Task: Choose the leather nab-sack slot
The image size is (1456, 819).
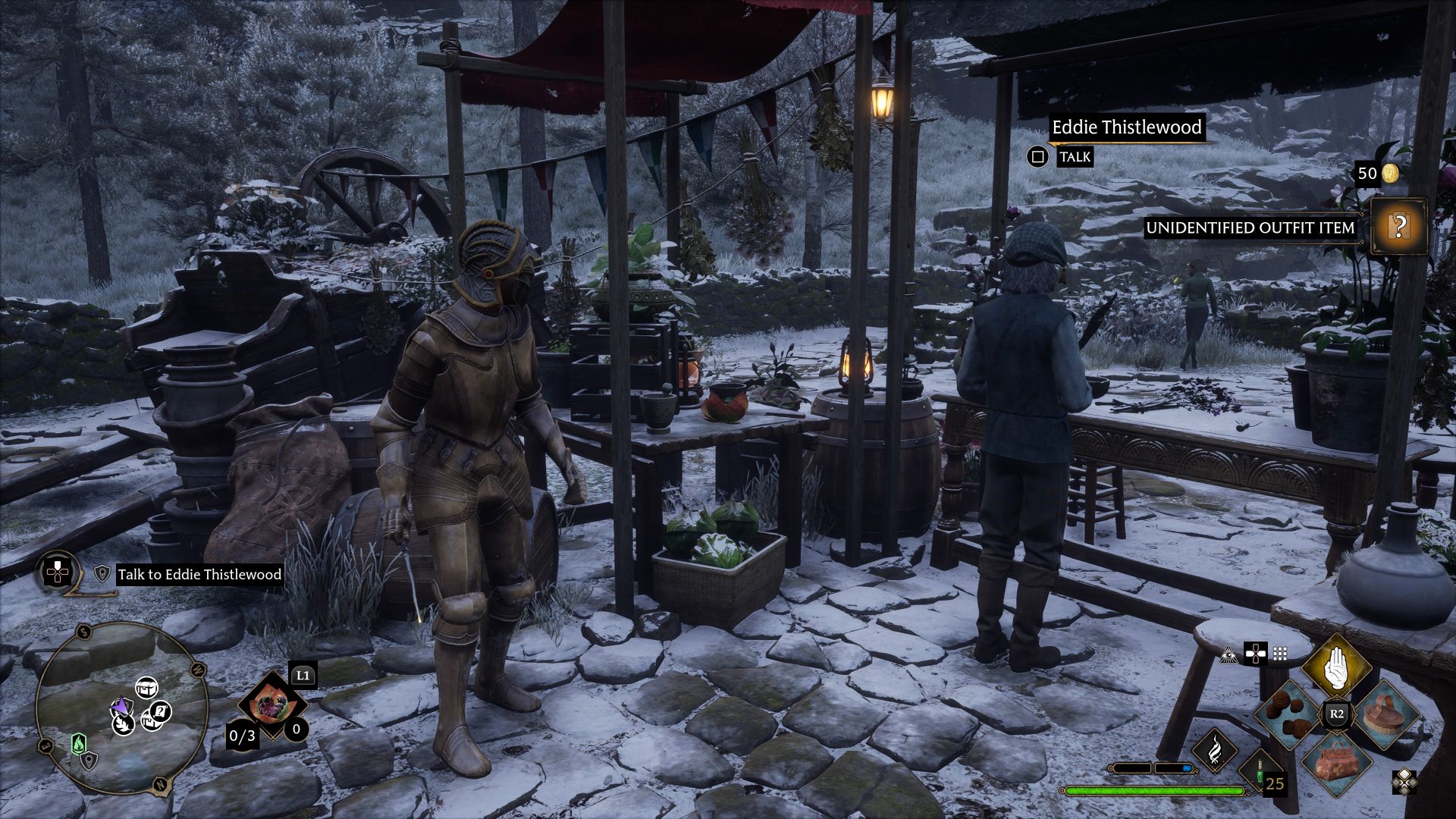Action: click(x=1336, y=762)
